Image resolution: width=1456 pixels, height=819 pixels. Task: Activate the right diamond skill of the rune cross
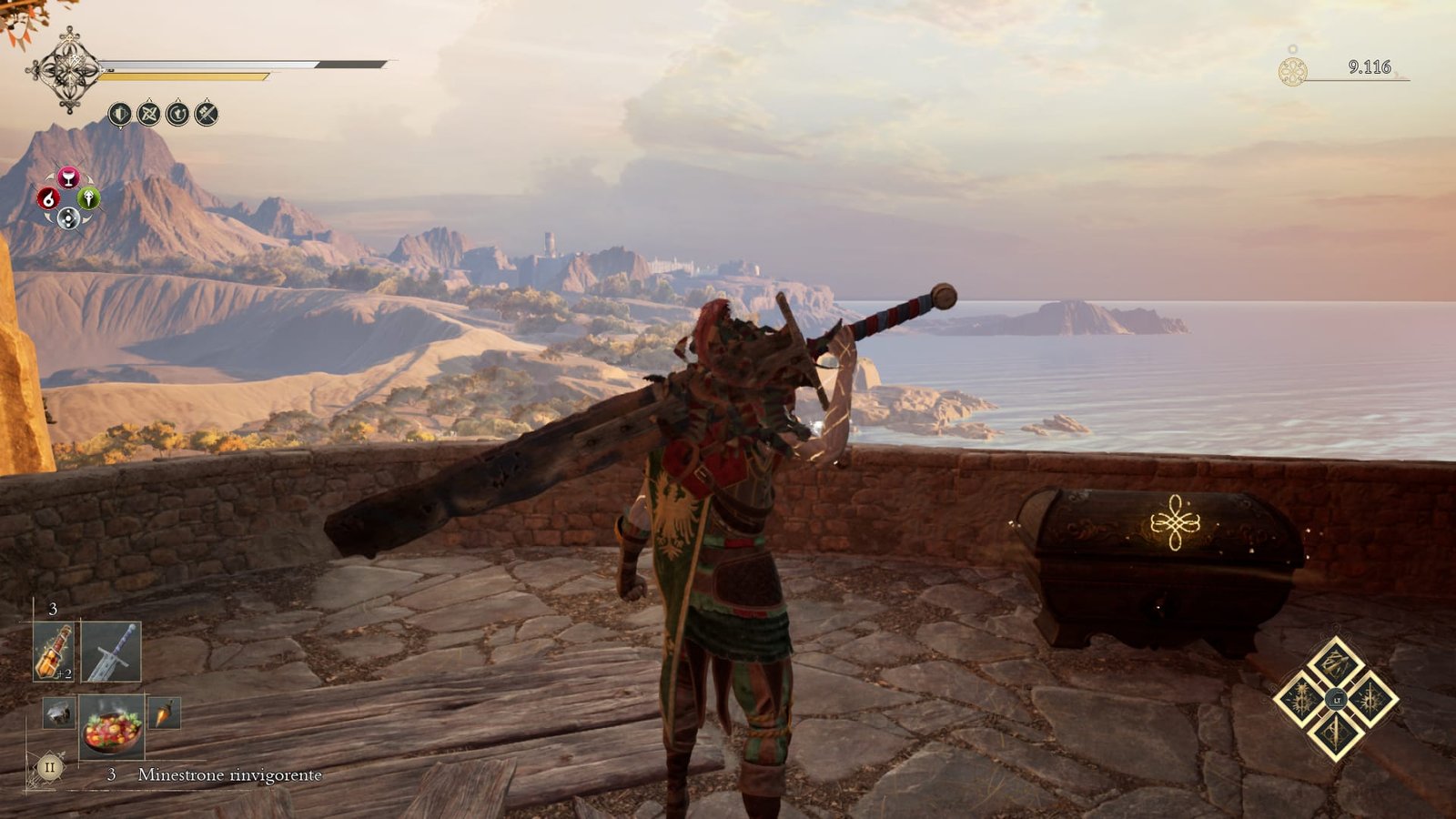[1370, 699]
